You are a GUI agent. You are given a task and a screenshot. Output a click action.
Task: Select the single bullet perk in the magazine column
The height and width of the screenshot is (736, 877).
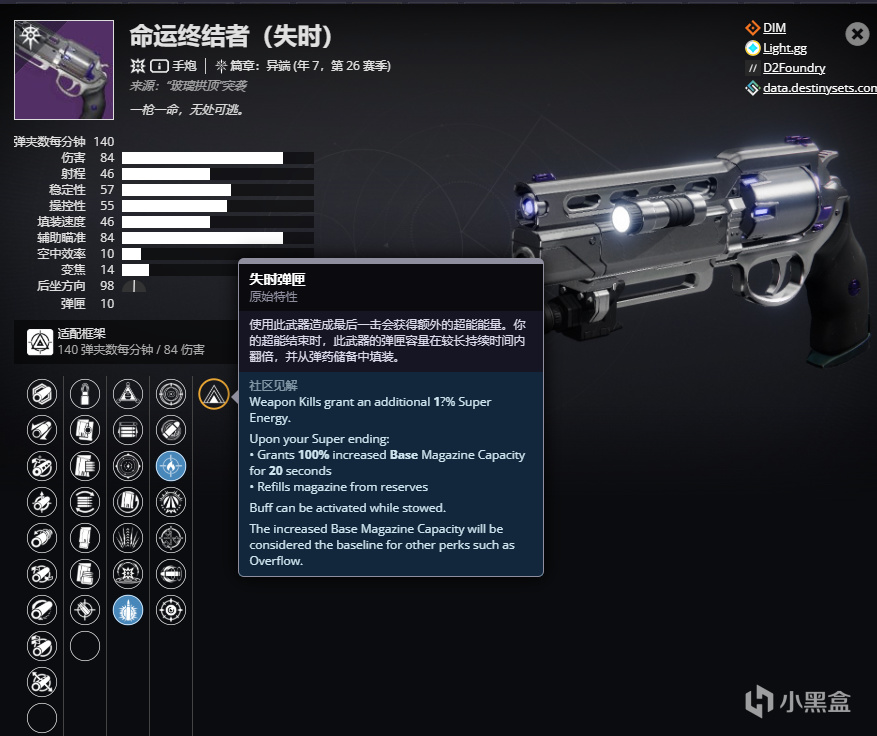(x=85, y=394)
